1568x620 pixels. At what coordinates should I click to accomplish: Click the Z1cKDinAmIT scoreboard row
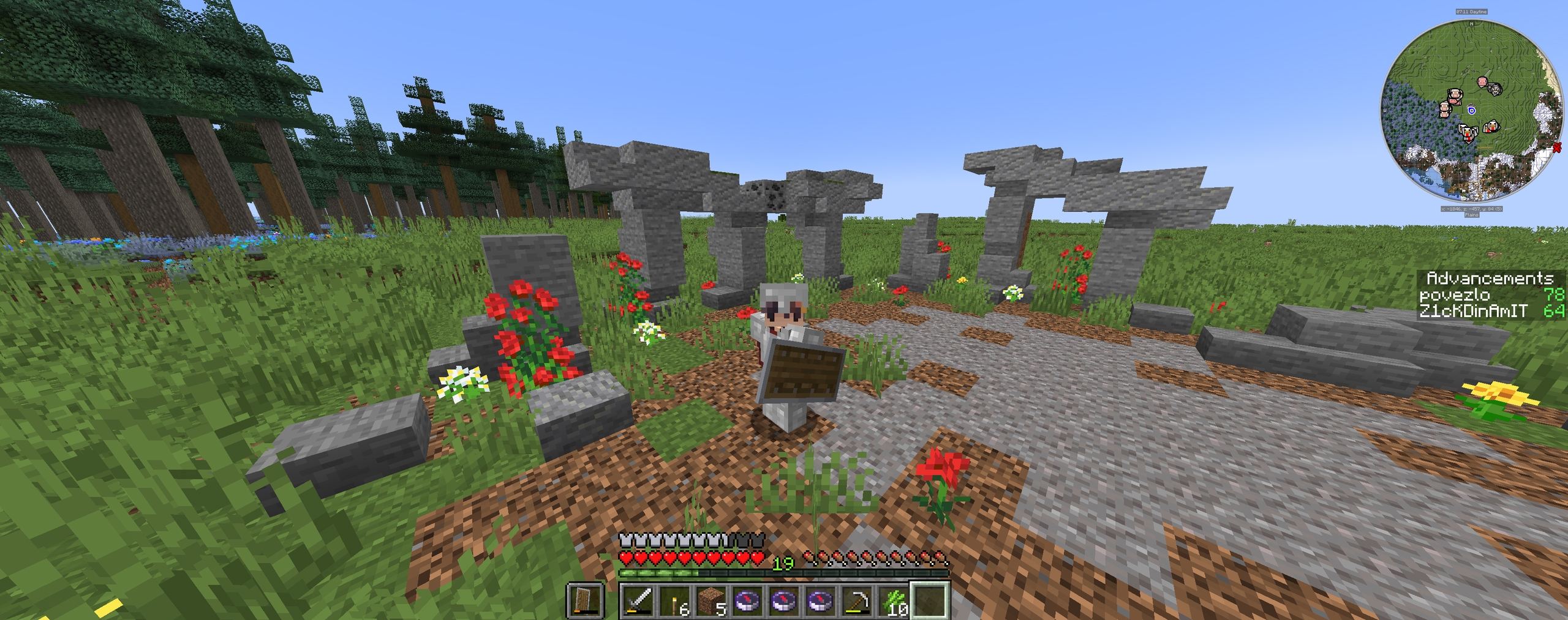point(1492,311)
